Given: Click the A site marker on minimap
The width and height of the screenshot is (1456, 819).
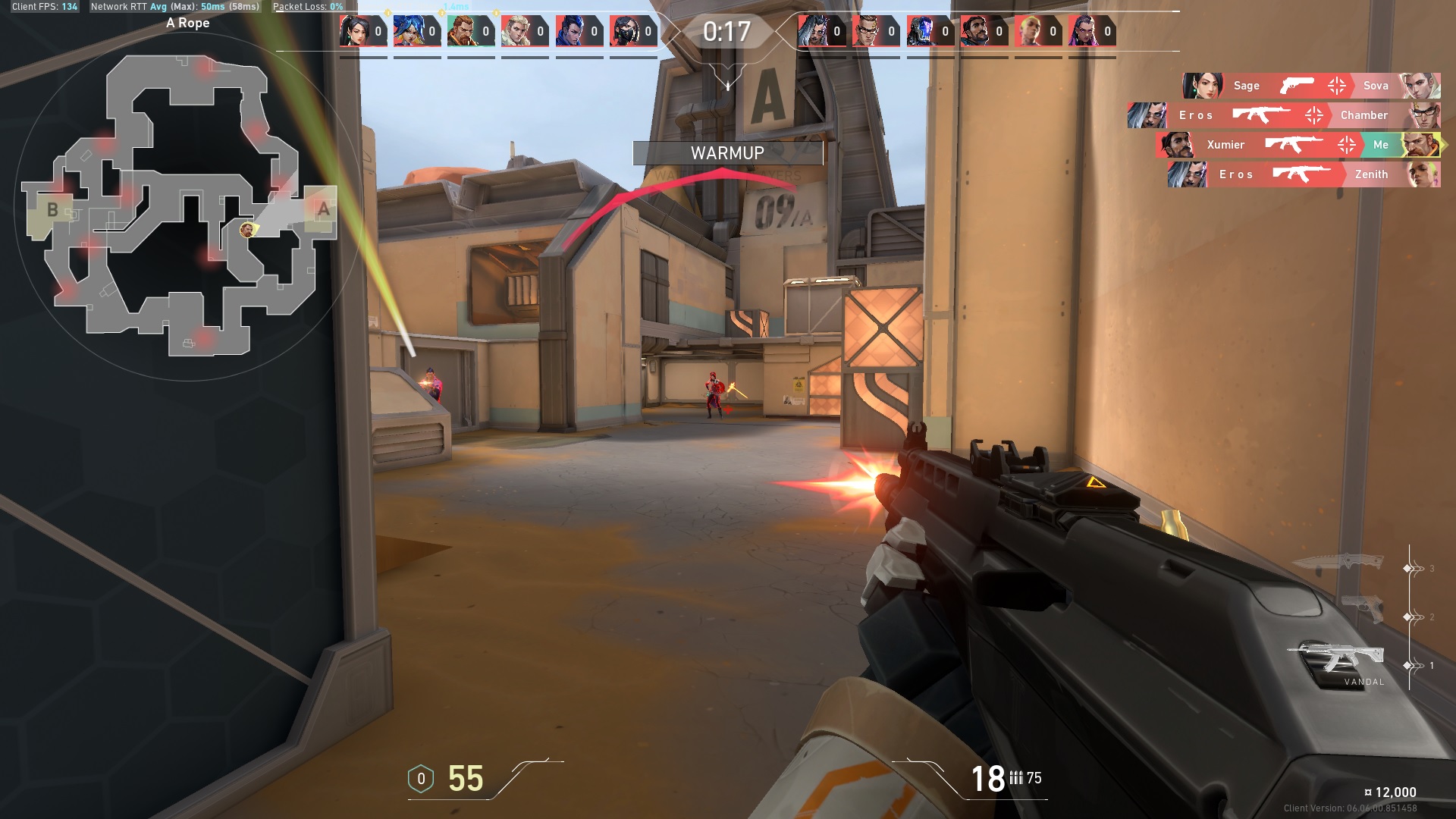Looking at the screenshot, I should pyautogui.click(x=324, y=209).
